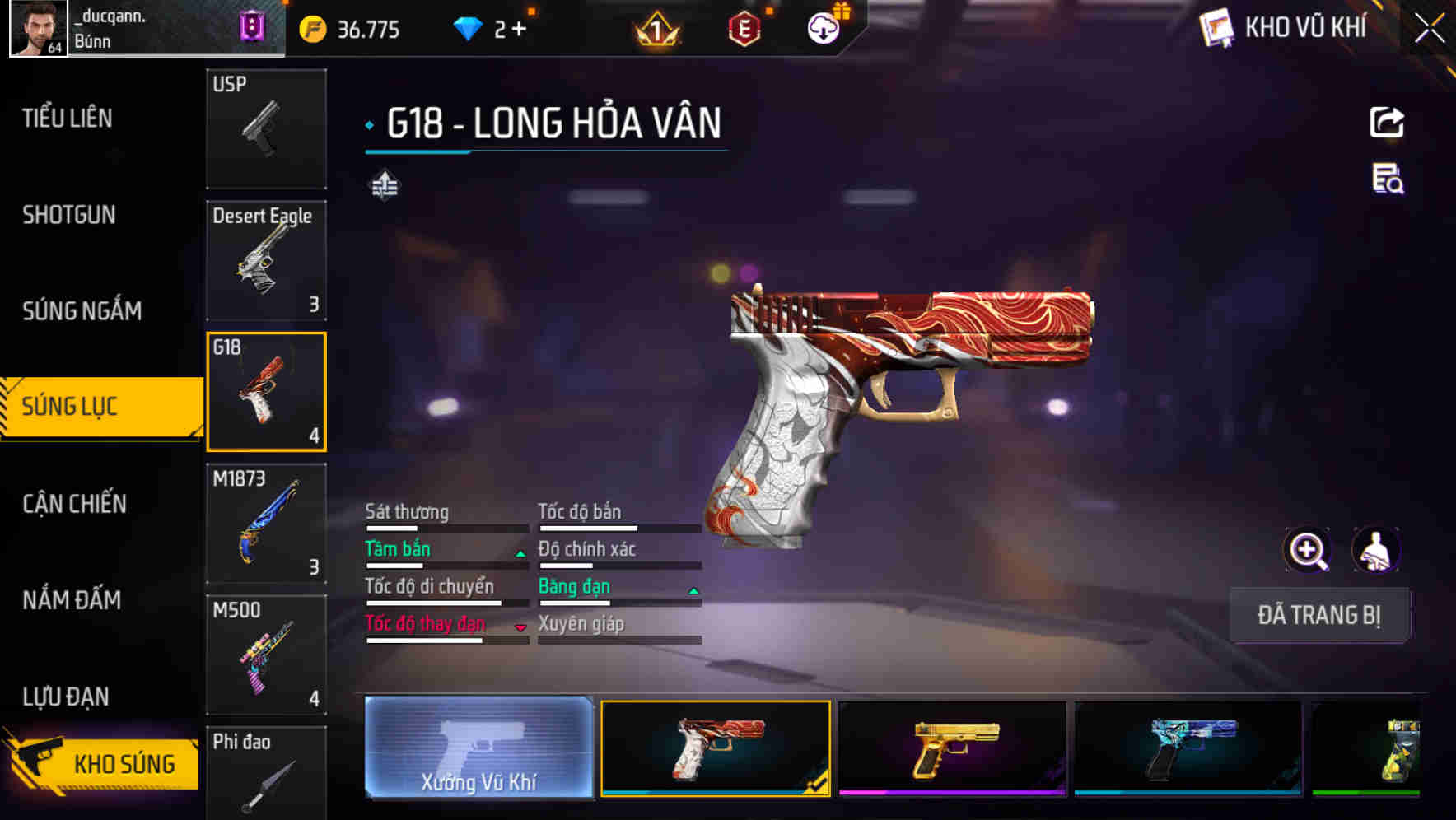Zoom in with the magnifier icon
The width and height of the screenshot is (1456, 820).
(1307, 550)
